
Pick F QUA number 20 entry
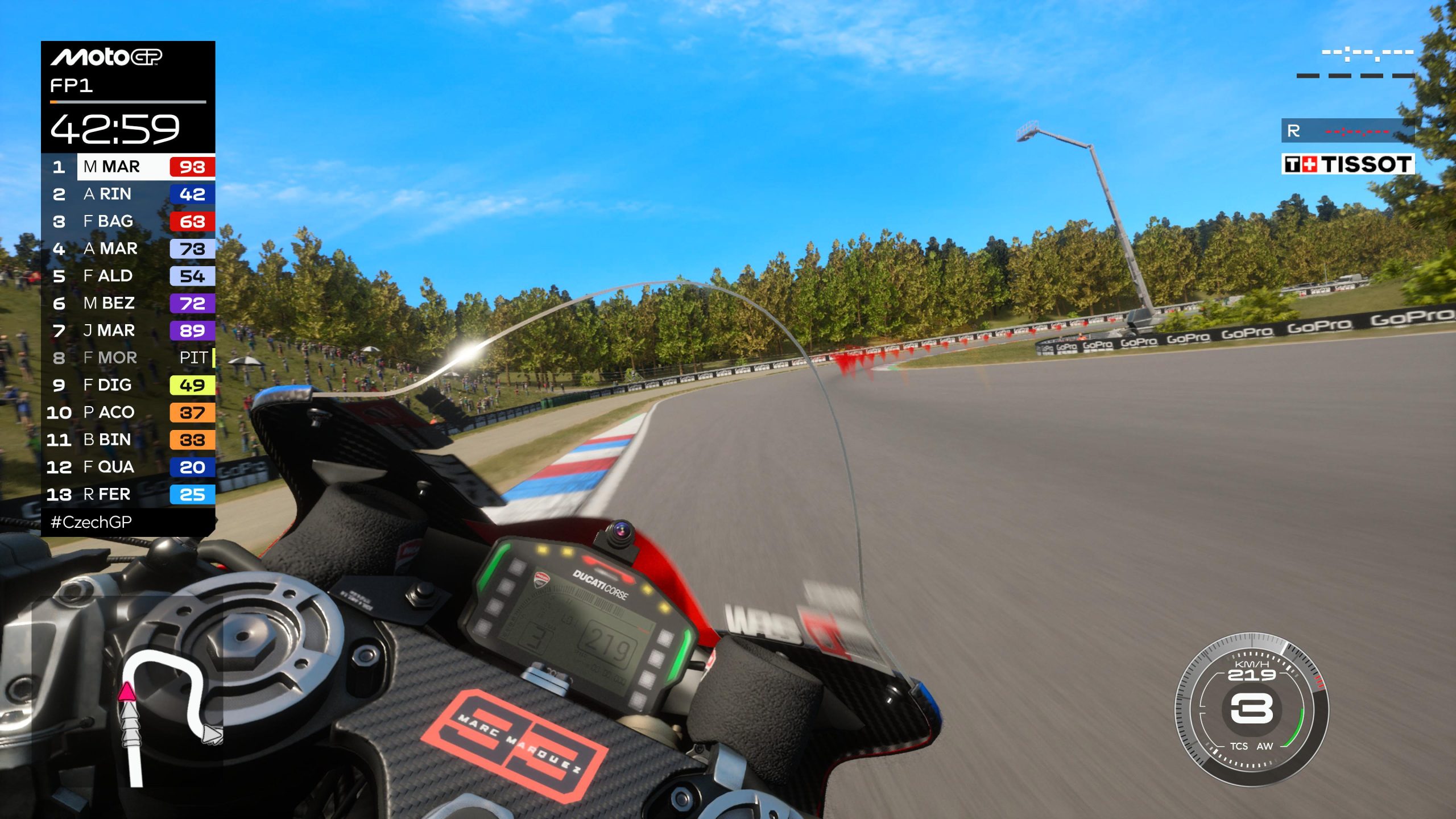[129, 467]
